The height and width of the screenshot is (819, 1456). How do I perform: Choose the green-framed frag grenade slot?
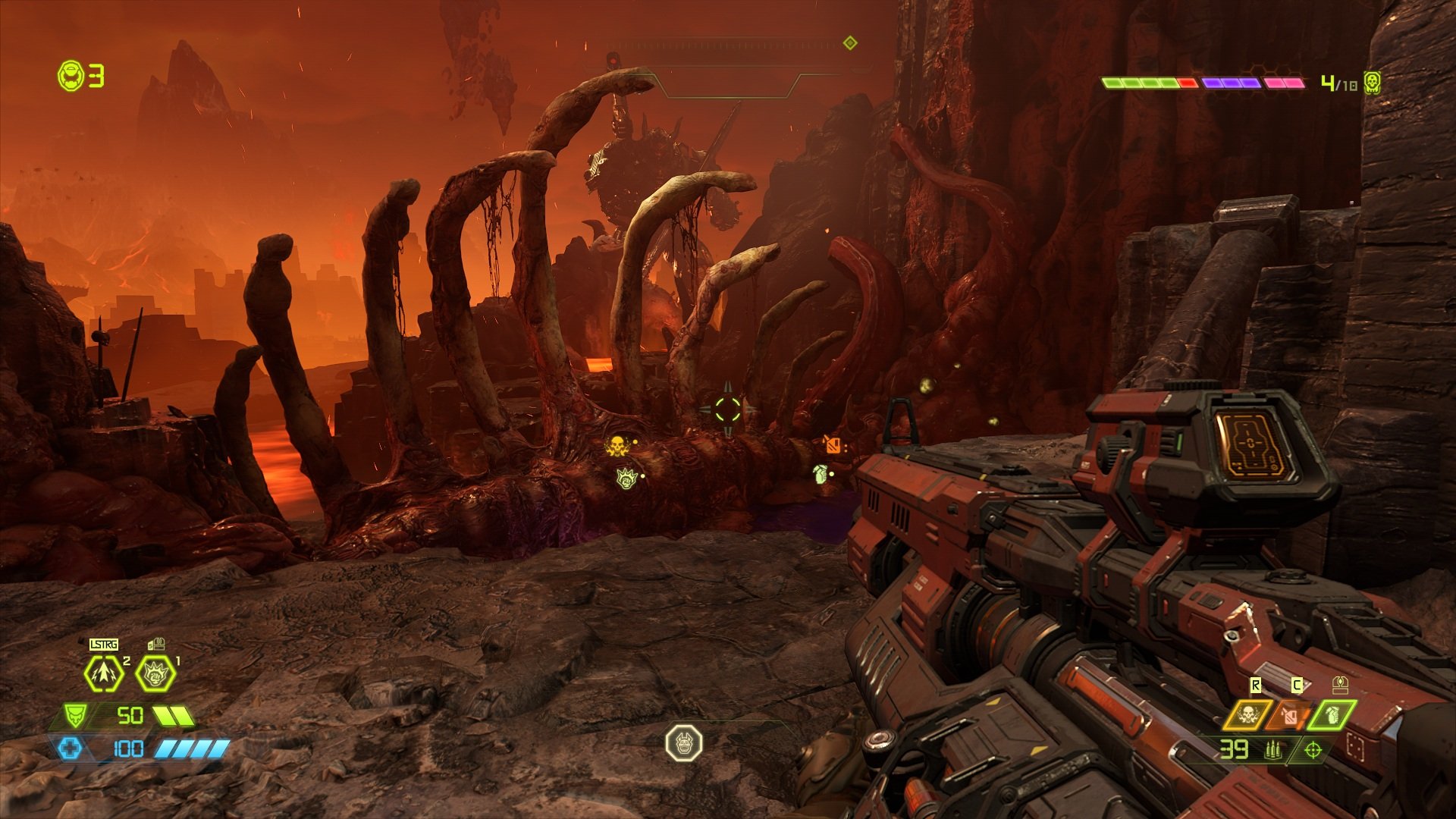click(x=1332, y=714)
